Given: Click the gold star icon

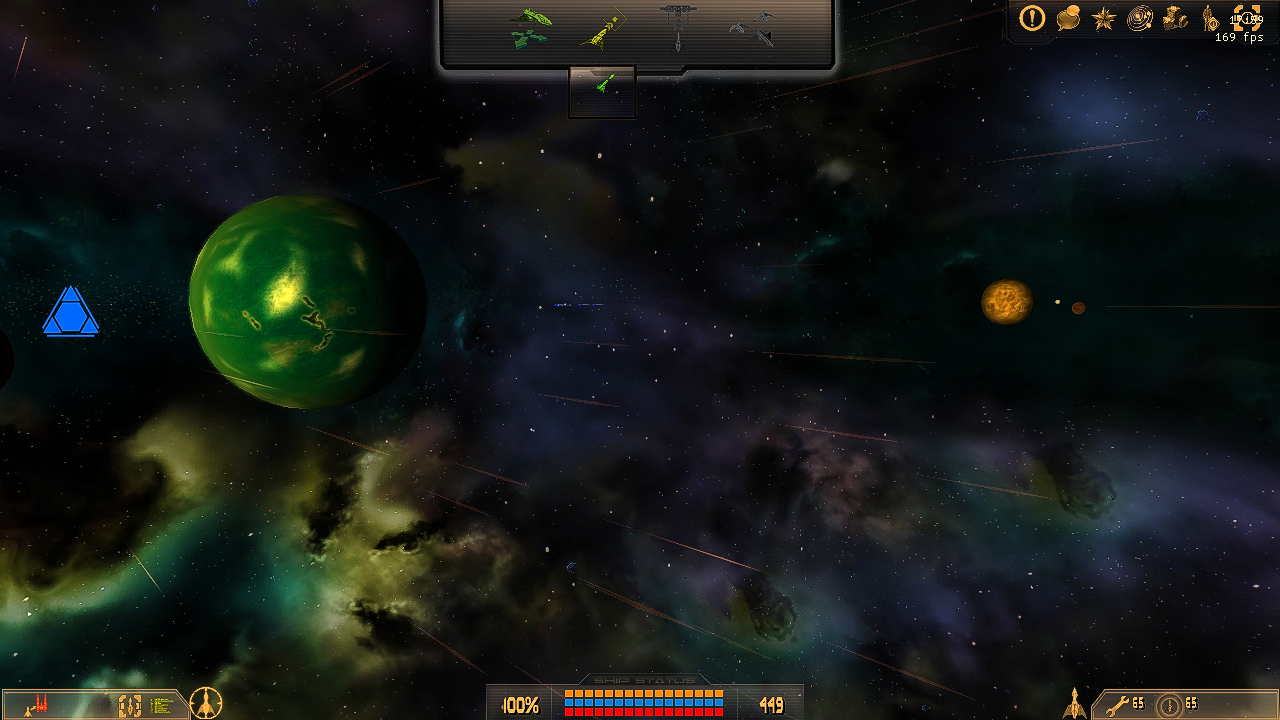Looking at the screenshot, I should [1104, 18].
